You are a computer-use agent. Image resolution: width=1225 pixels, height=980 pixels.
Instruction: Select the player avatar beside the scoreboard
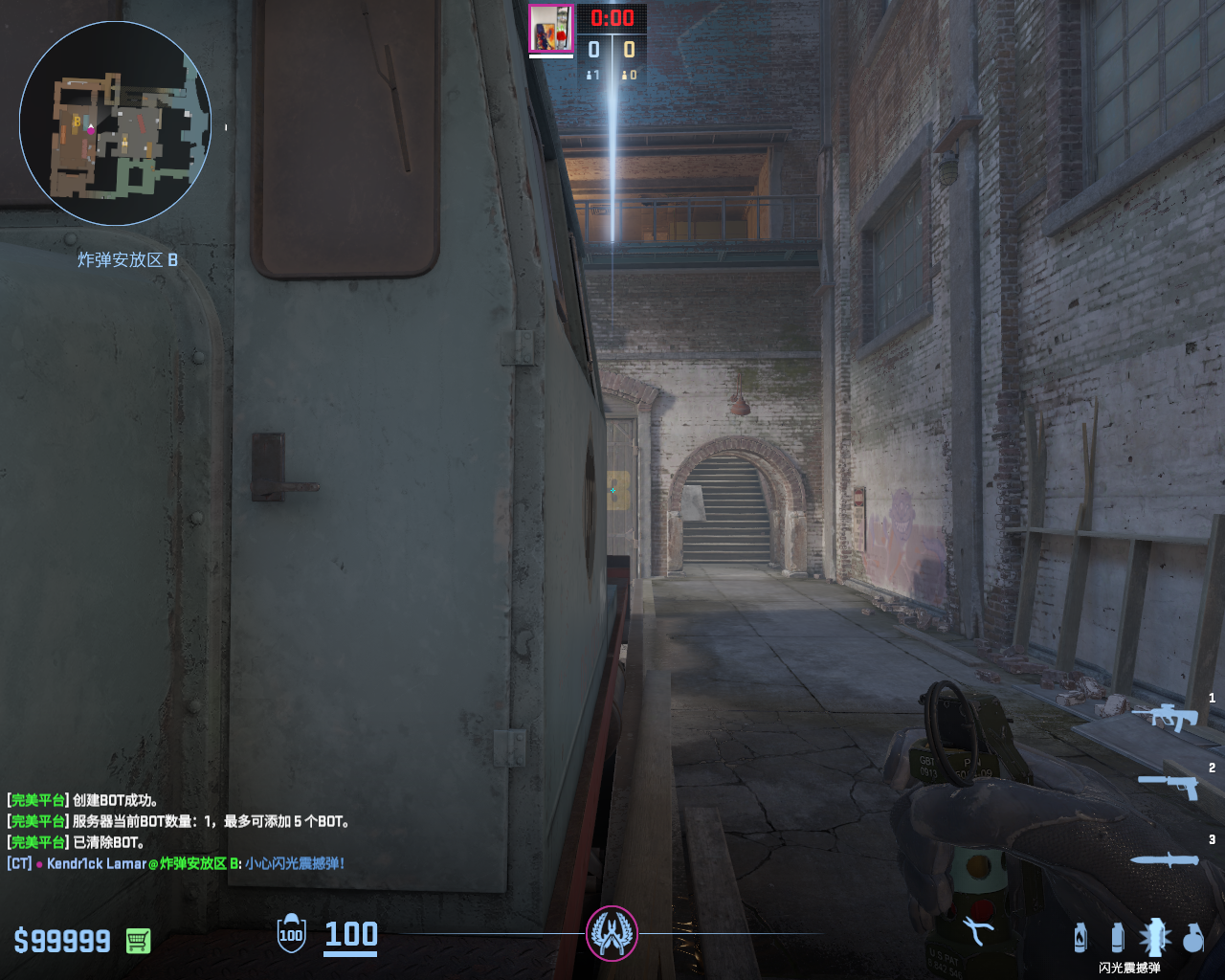pos(551,28)
